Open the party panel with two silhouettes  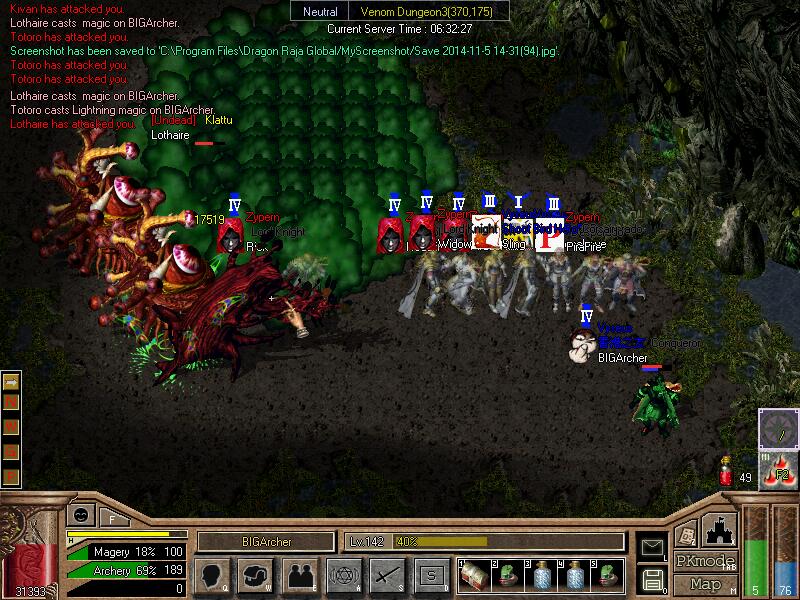pyautogui.click(x=299, y=575)
